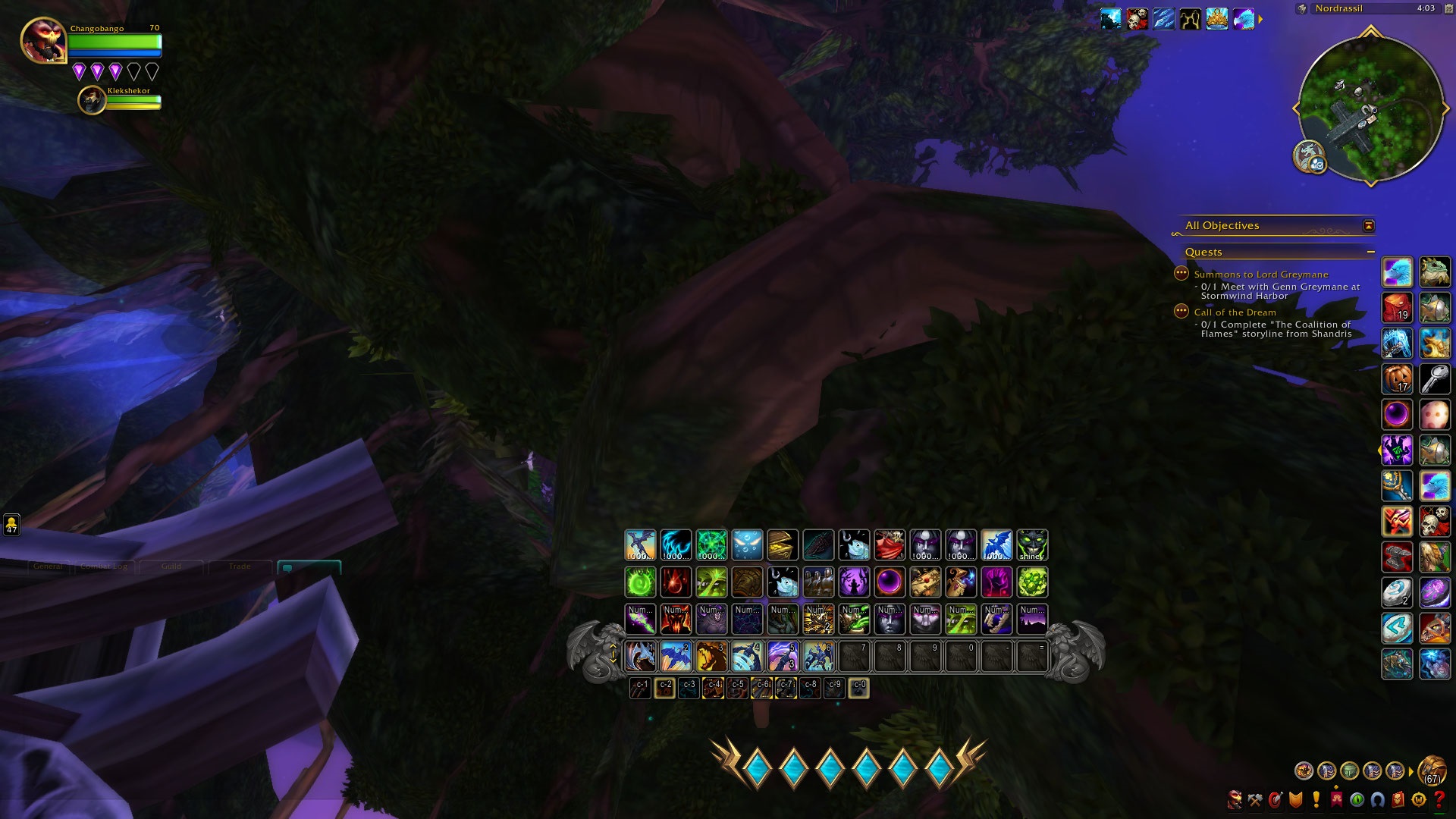Select the Klekshekor pet portrait
1456x819 pixels.
pos(92,100)
